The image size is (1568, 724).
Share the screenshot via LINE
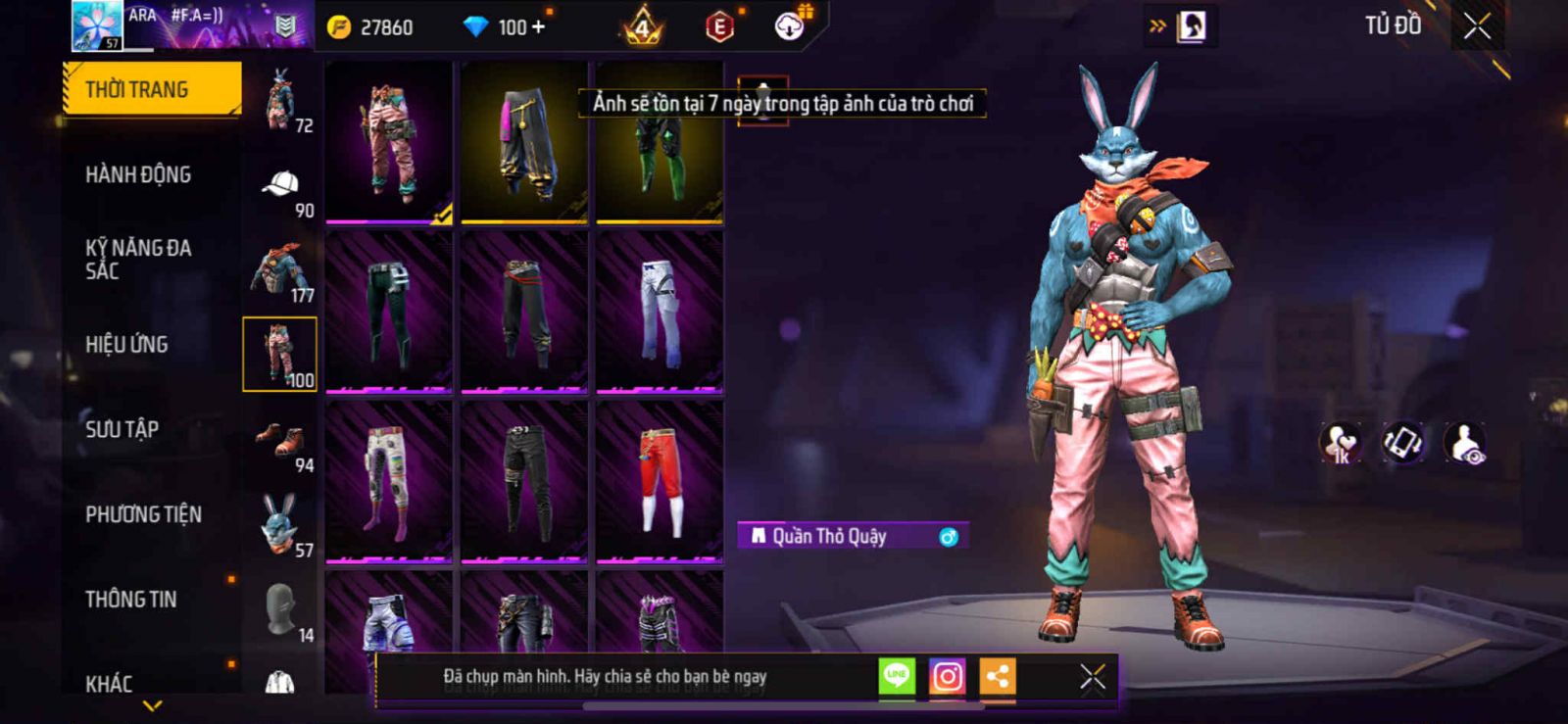pyautogui.click(x=897, y=676)
